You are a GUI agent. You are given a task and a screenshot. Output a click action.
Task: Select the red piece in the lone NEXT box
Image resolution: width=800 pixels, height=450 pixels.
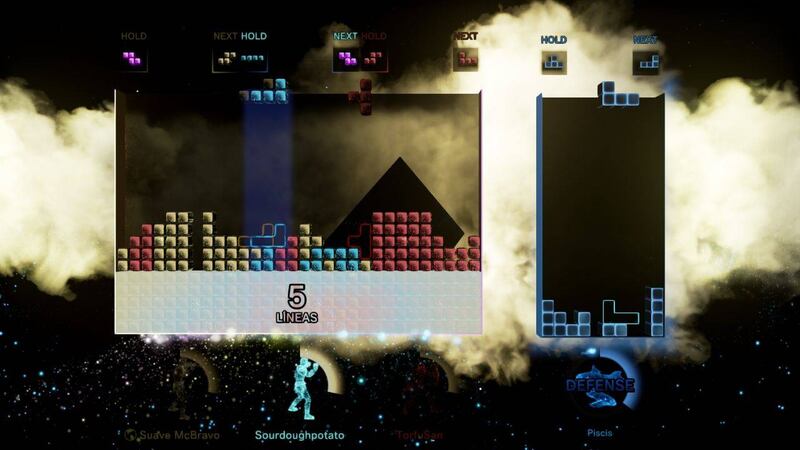pyautogui.click(x=466, y=59)
